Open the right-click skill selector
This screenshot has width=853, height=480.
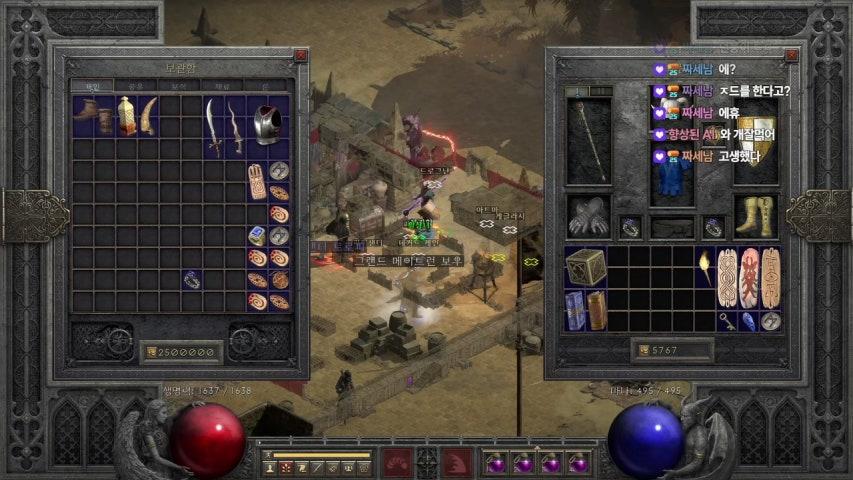[x=457, y=463]
